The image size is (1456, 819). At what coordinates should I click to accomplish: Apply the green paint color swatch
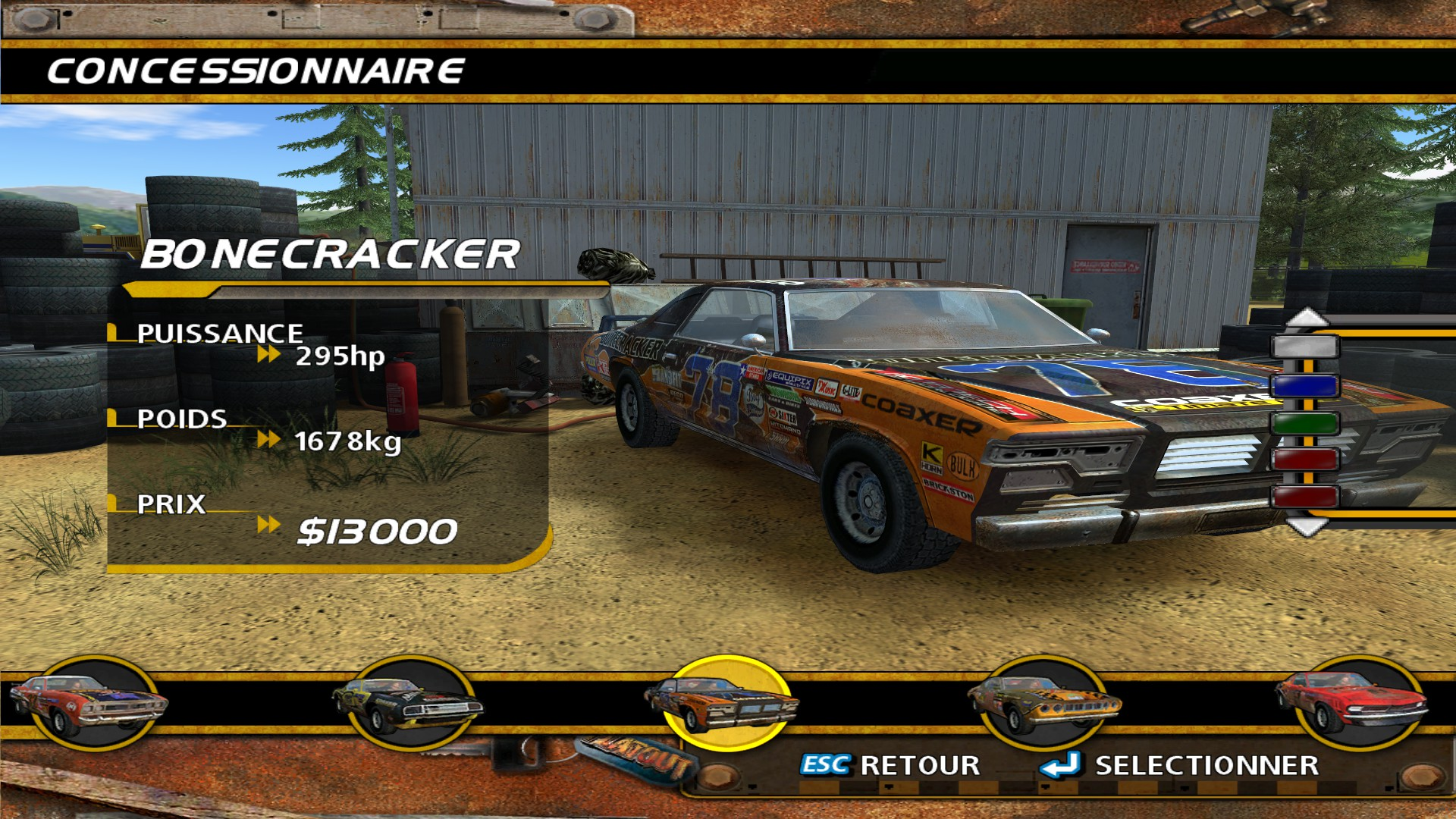(x=1305, y=423)
